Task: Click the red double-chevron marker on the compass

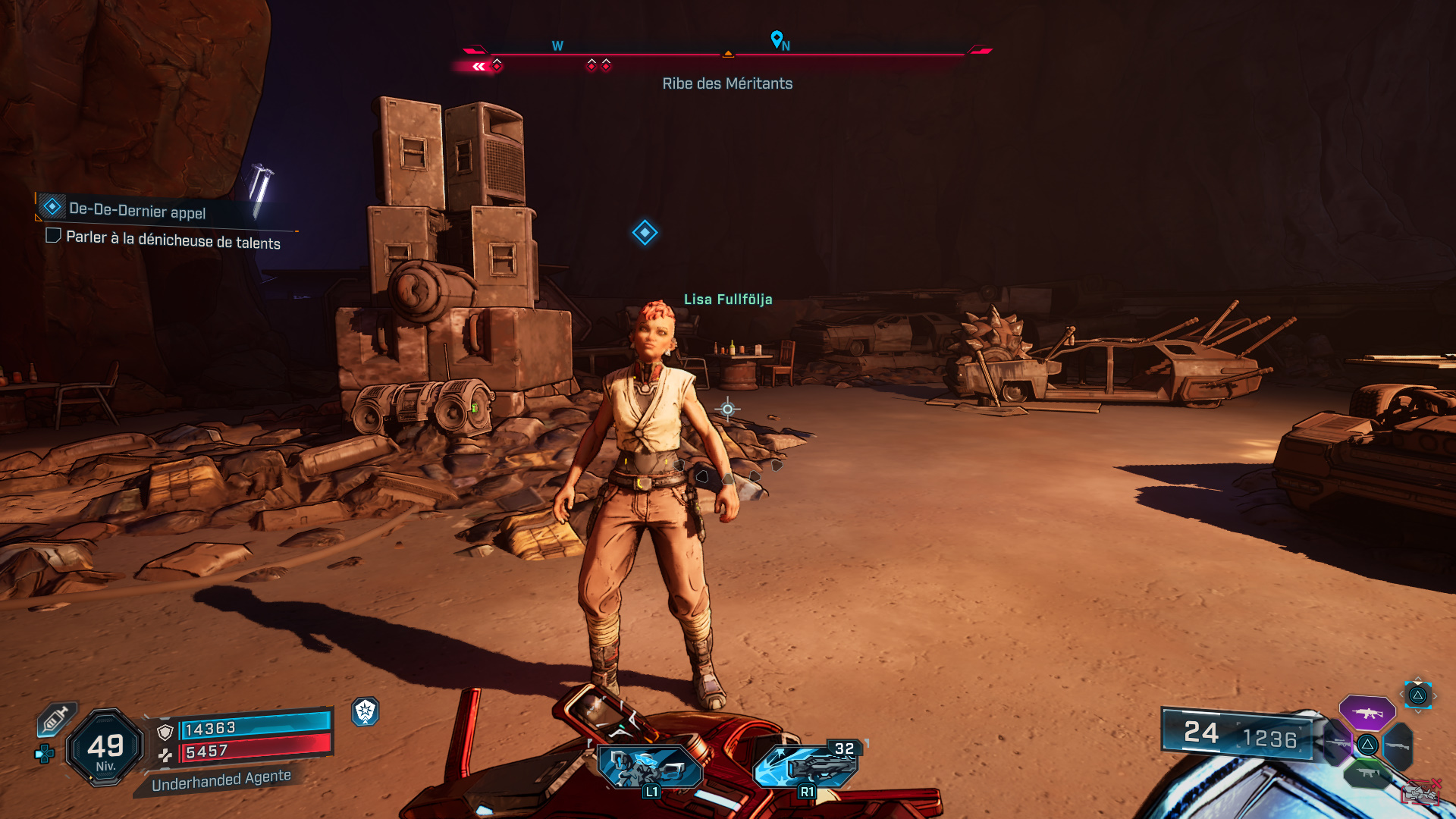Action: (x=479, y=67)
